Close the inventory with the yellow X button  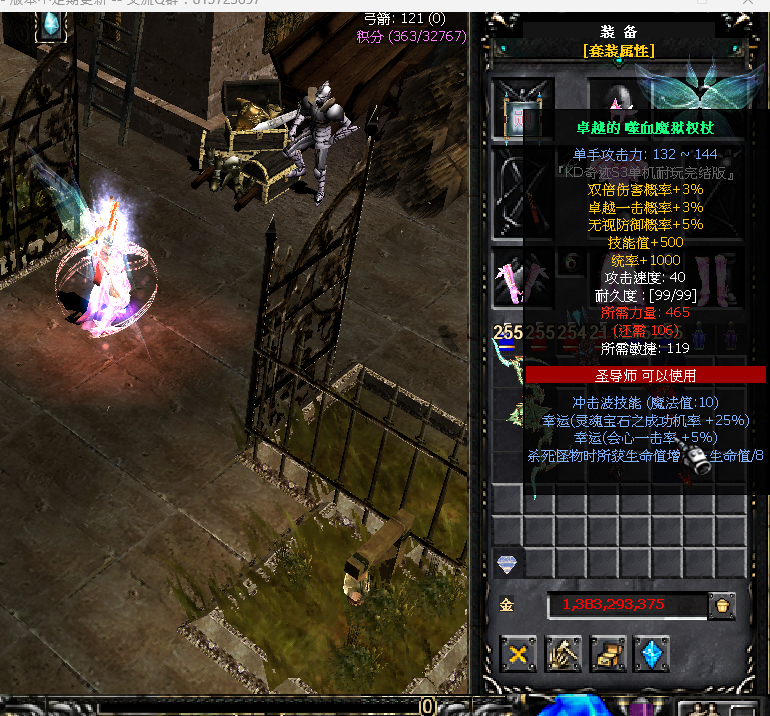pyautogui.click(x=518, y=655)
